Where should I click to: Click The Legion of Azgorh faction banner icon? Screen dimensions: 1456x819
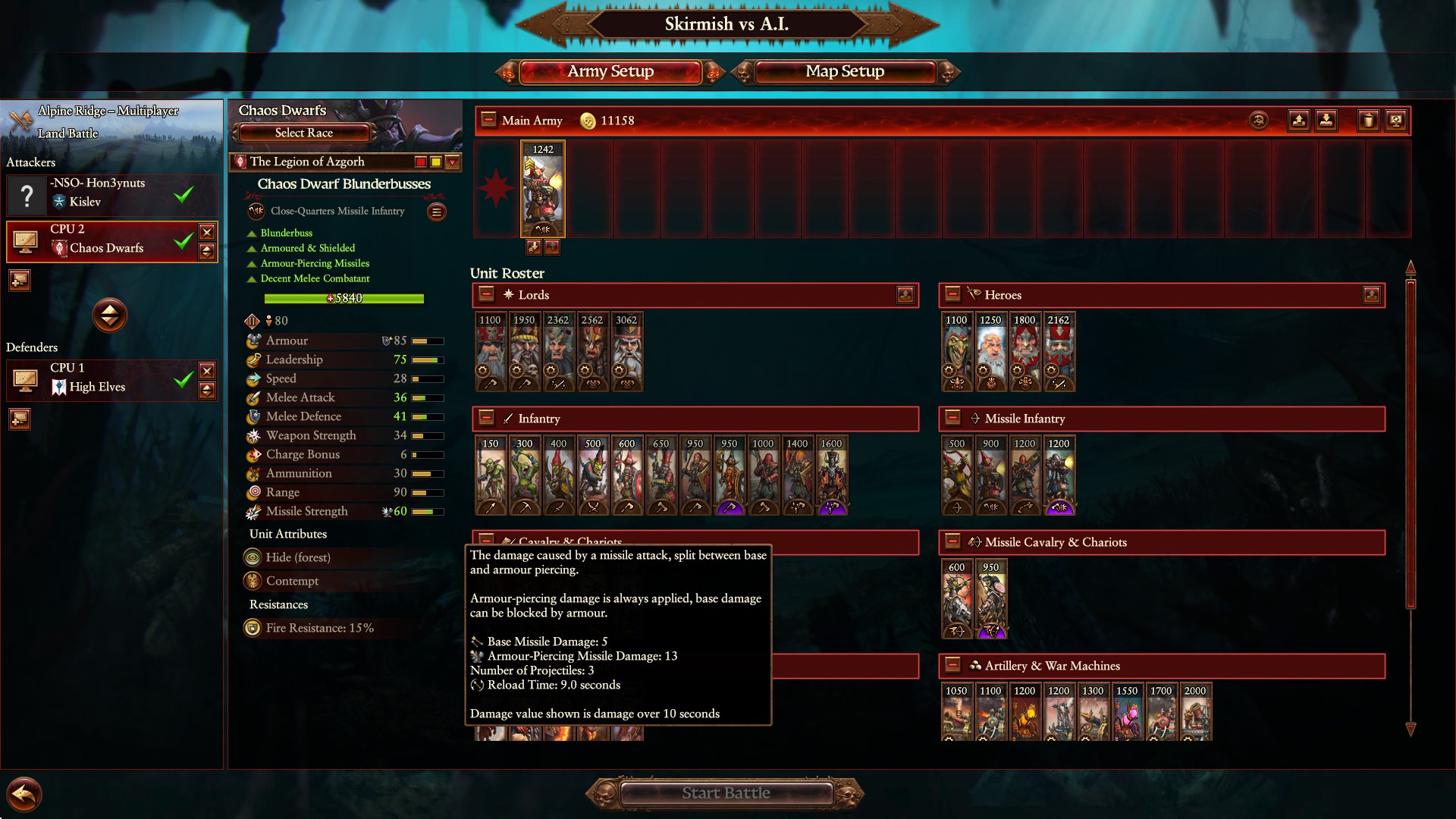coord(240,162)
